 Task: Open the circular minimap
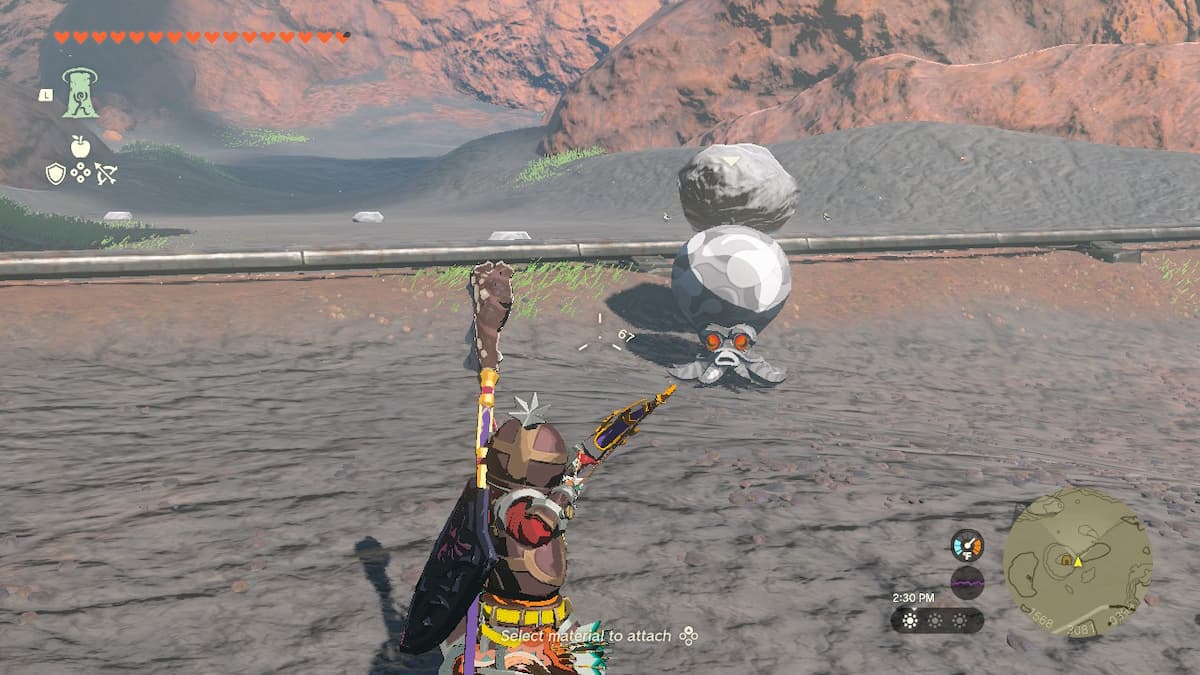click(x=1077, y=562)
